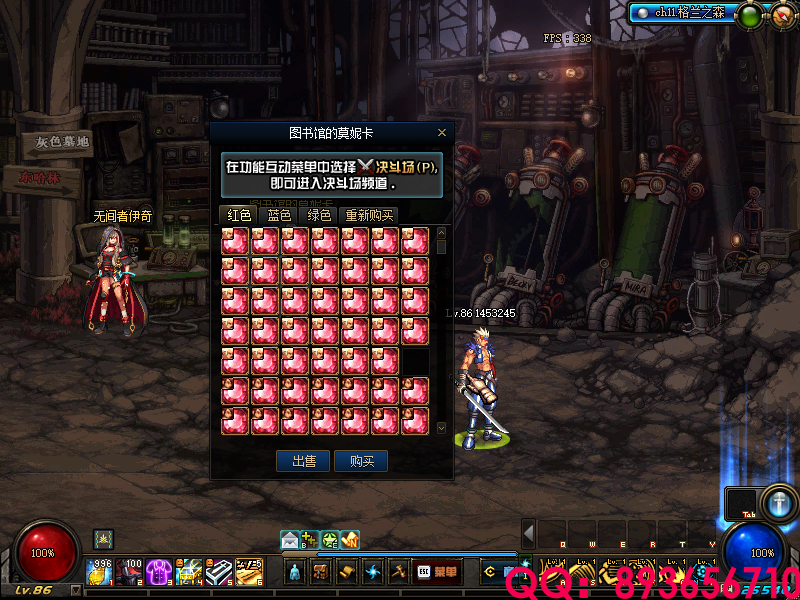Use the purple potion quick slot
This screenshot has height=600, width=800.
(158, 572)
